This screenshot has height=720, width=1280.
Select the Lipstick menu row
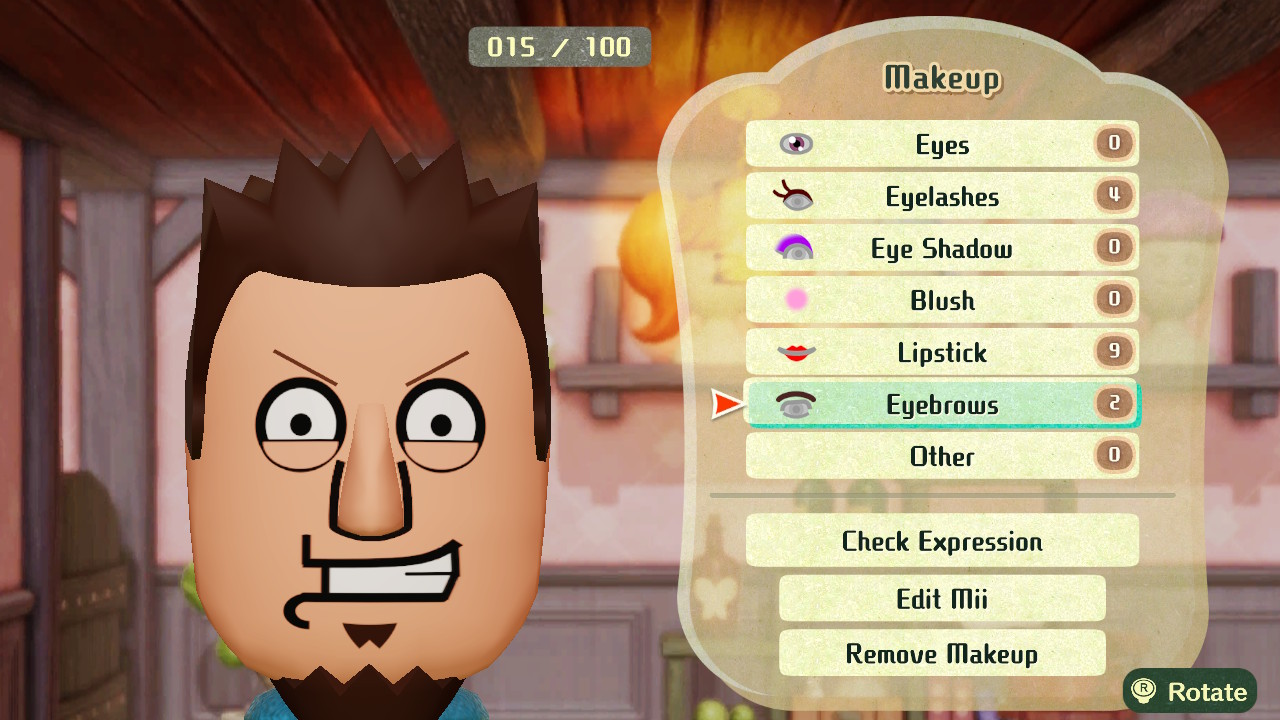pos(941,352)
